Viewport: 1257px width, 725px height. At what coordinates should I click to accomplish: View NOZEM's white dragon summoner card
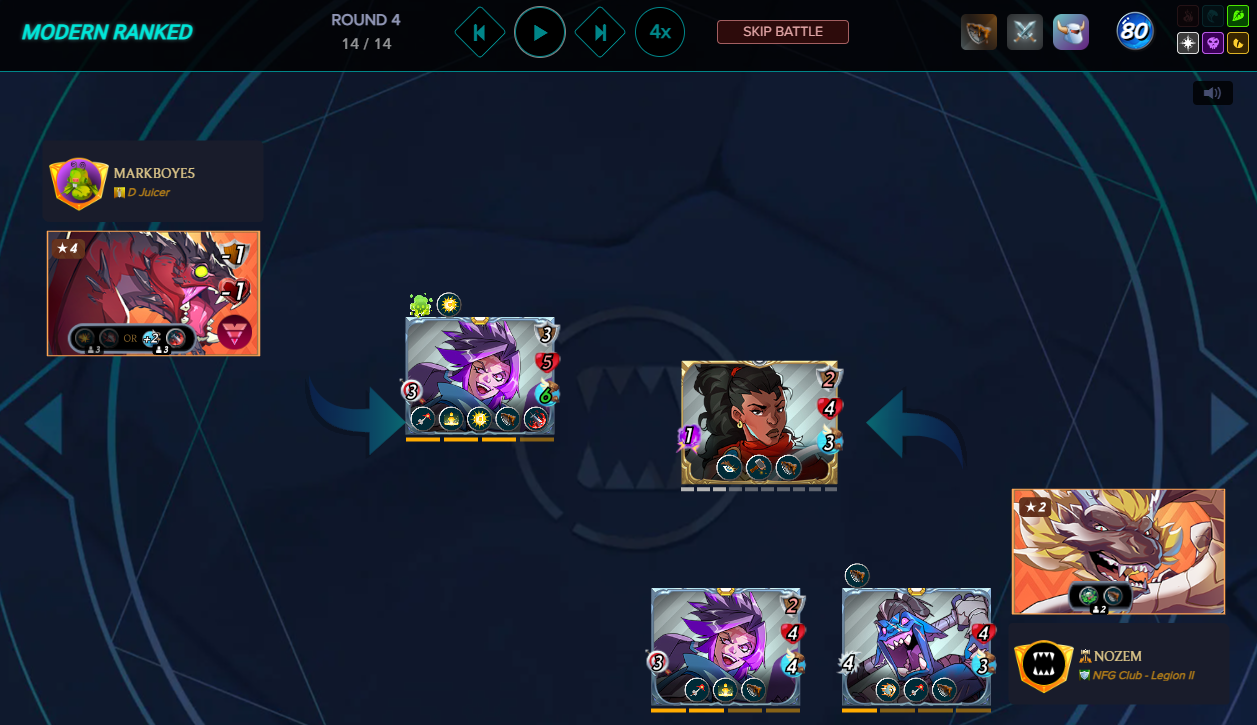pos(1118,551)
